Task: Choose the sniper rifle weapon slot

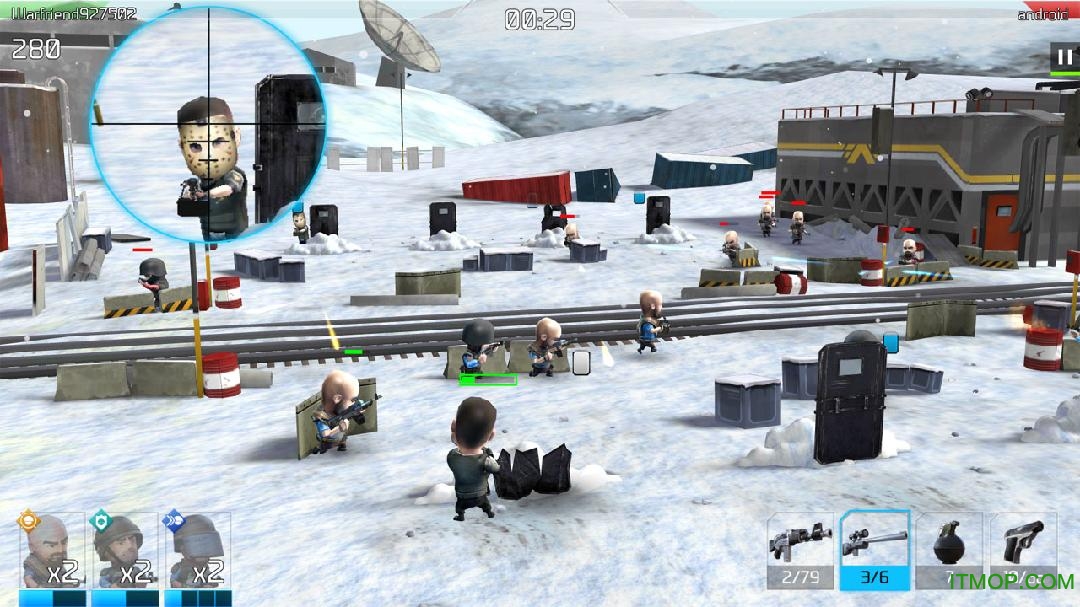Action: (875, 550)
